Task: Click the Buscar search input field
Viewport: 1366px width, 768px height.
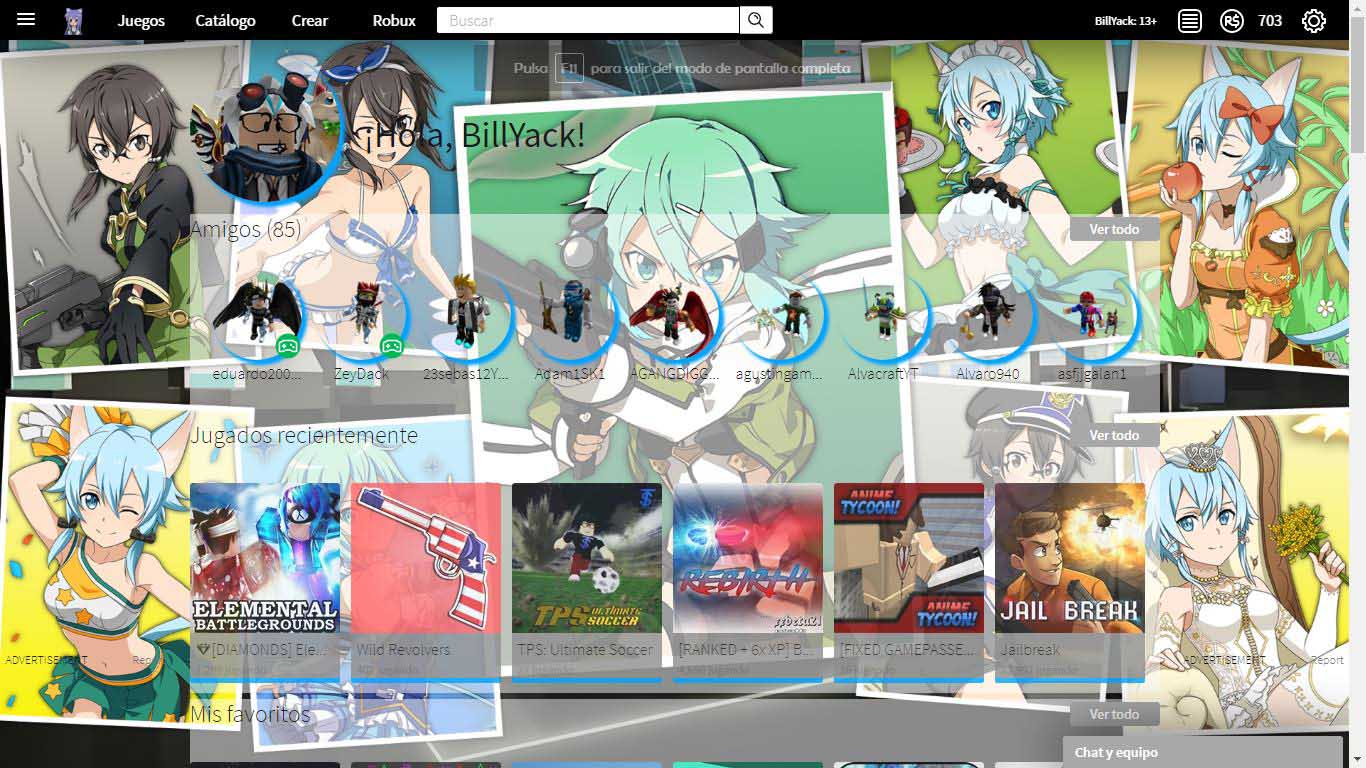Action: (585, 19)
